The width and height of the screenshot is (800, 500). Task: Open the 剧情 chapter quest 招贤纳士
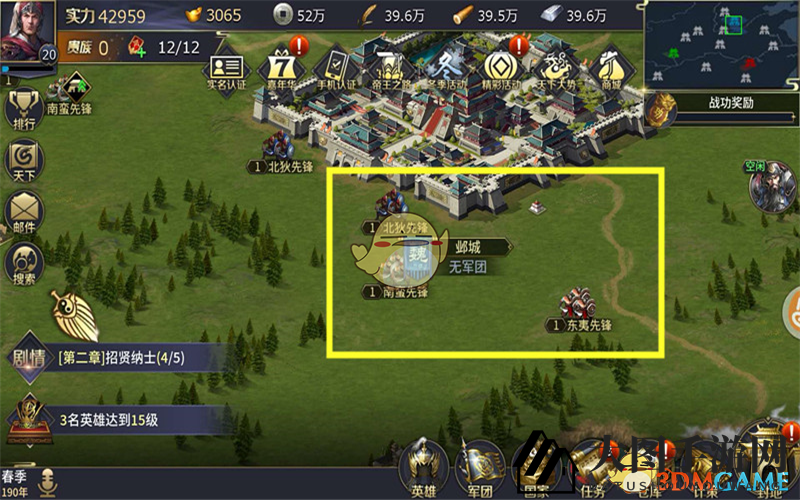(x=120, y=357)
